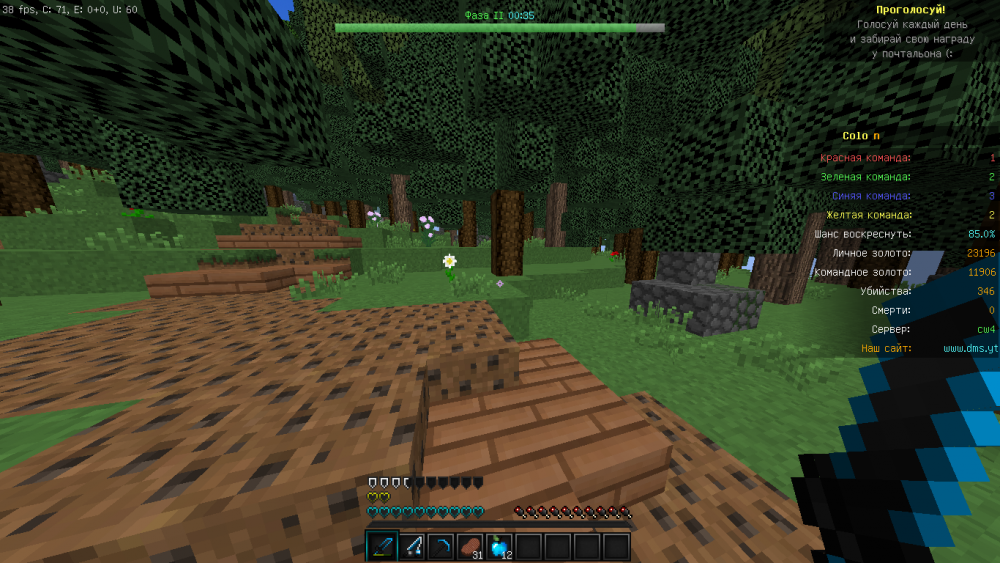Screen dimensions: 1000x563
Task: Select the blue sword hotbar slot
Action: point(382,546)
